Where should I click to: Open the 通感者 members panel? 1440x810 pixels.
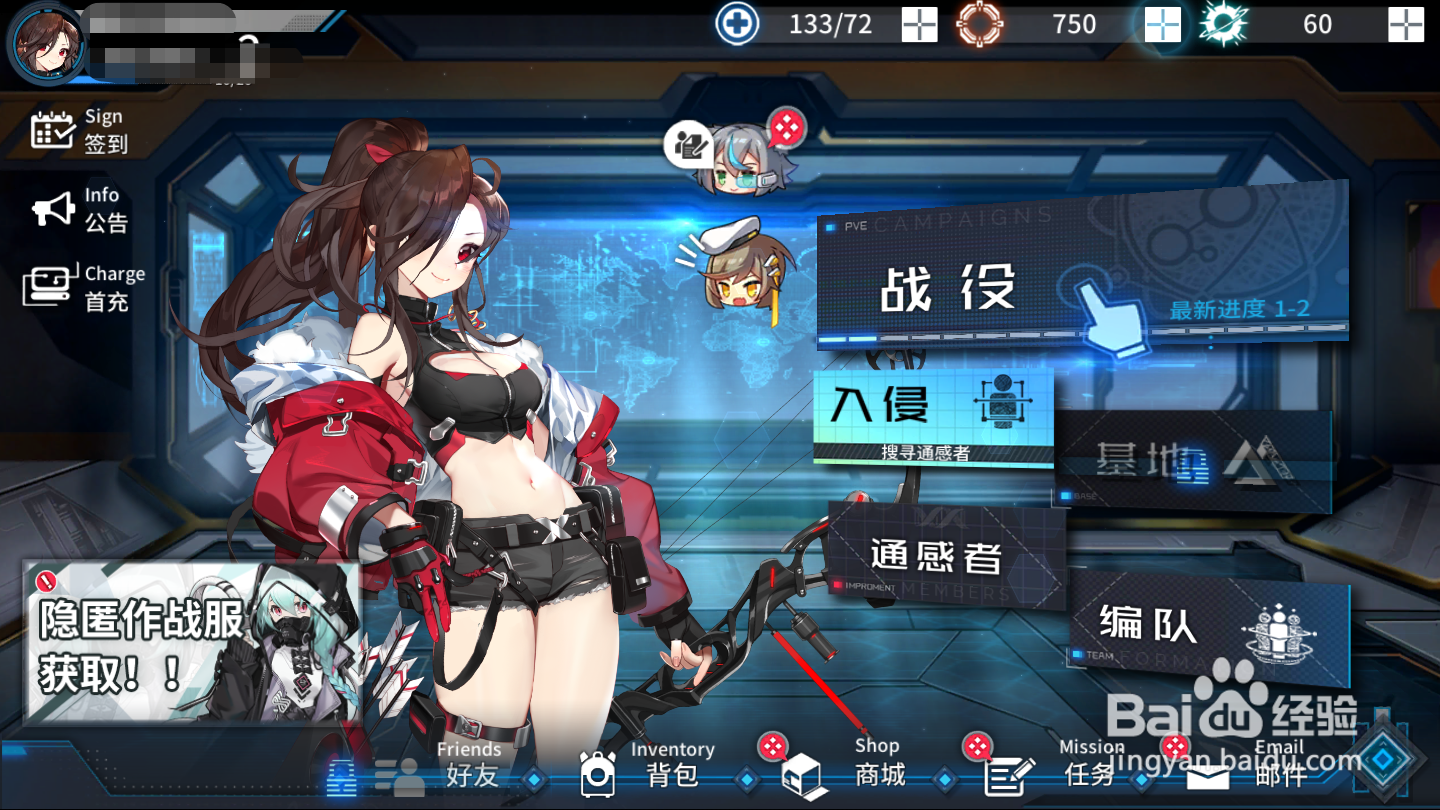pos(945,557)
